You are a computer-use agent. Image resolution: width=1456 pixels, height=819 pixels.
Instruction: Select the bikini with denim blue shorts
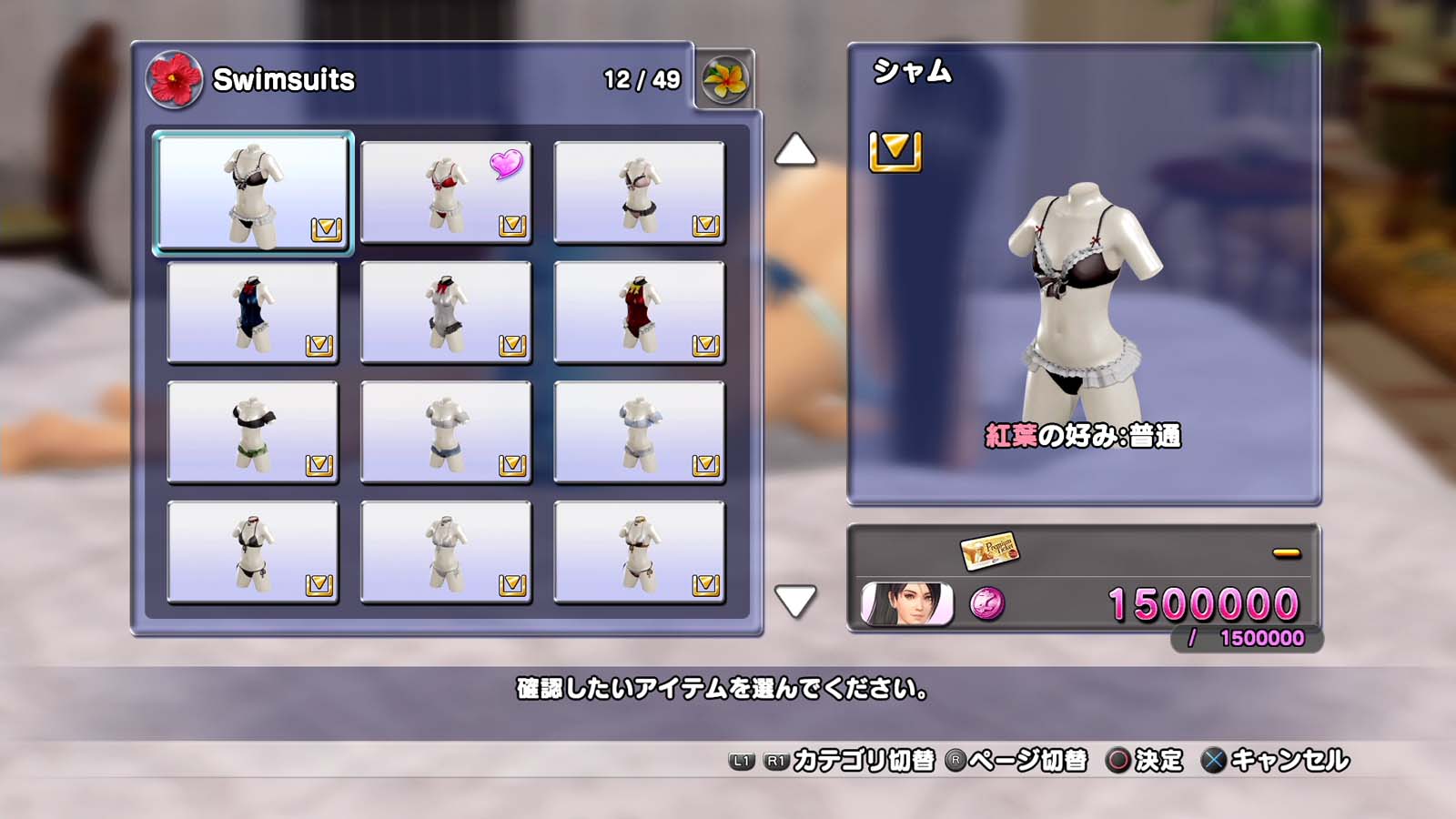[x=446, y=432]
